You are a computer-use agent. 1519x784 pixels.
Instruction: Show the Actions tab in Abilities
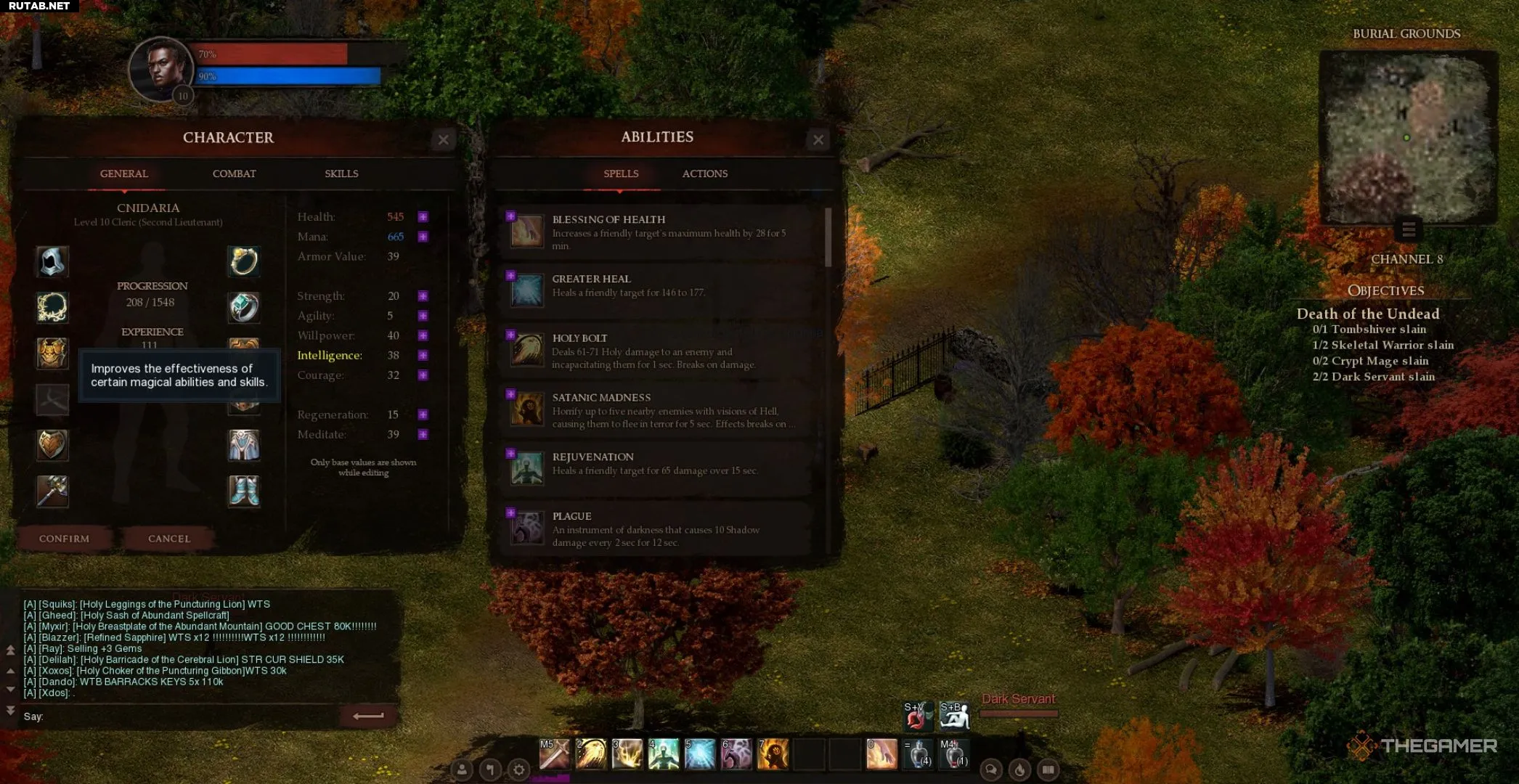pos(704,173)
